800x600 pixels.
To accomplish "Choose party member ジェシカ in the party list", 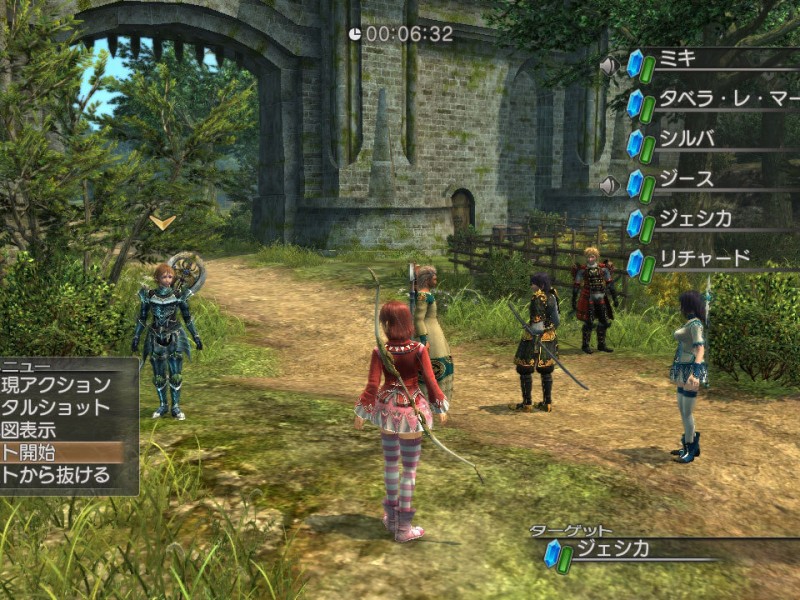I will (x=694, y=219).
